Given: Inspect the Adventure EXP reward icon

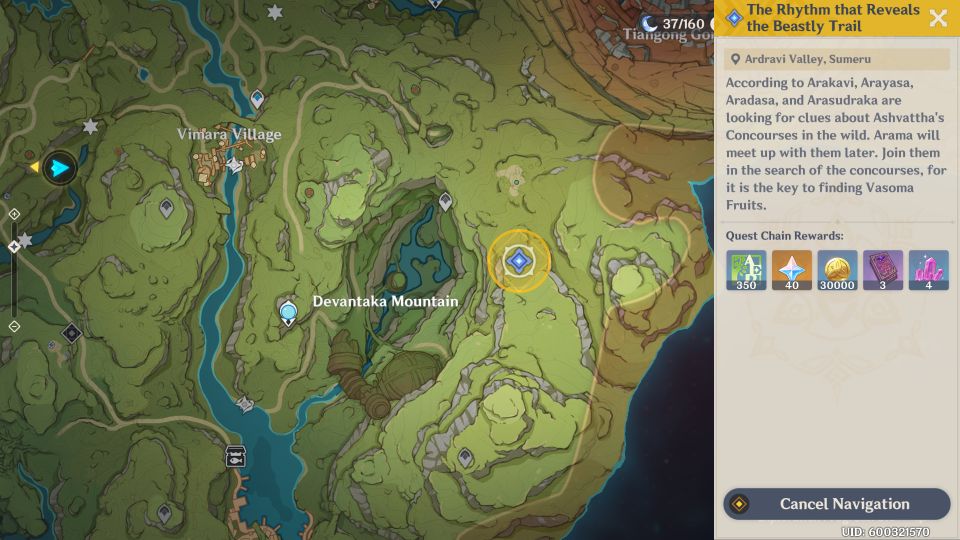Looking at the screenshot, I should (x=747, y=270).
